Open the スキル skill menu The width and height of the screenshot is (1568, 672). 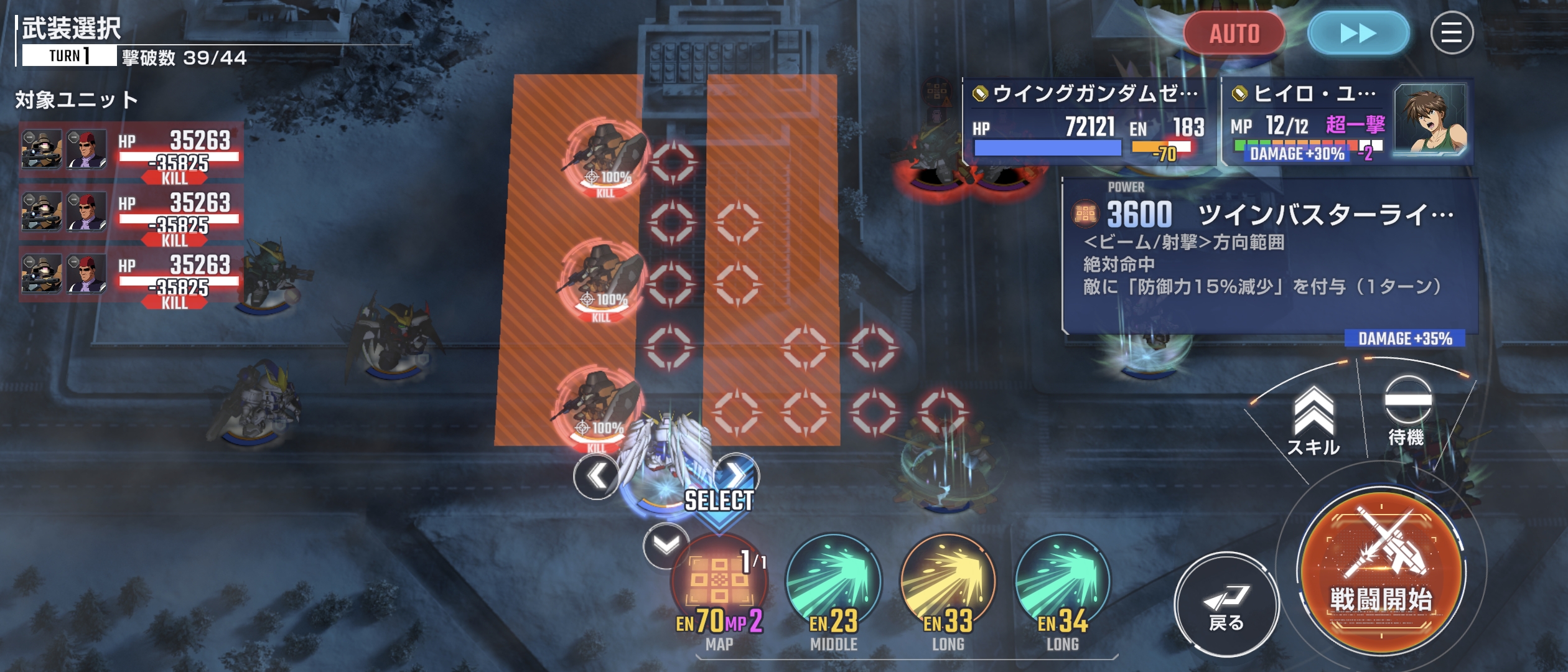coord(1313,421)
